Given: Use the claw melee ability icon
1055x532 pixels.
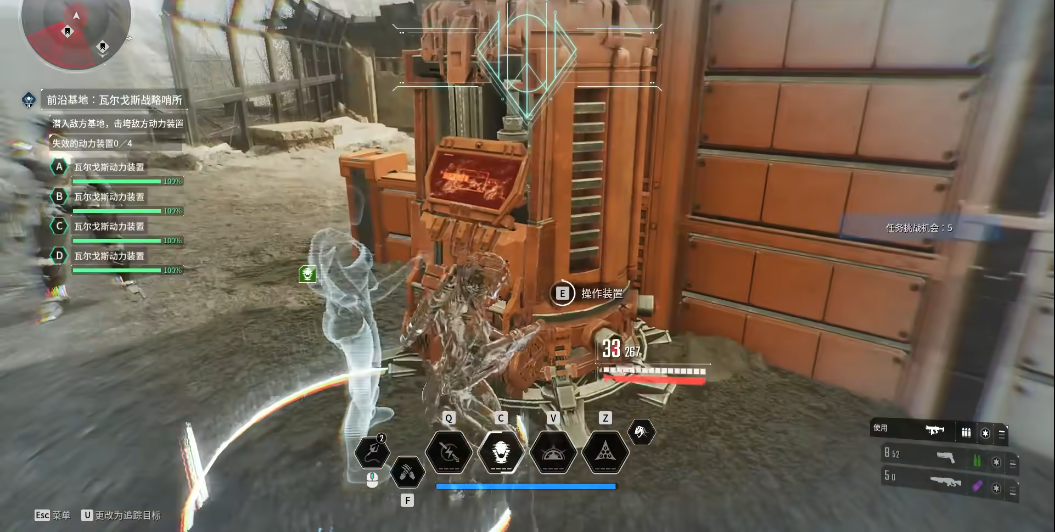Looking at the screenshot, I should coord(406,470).
